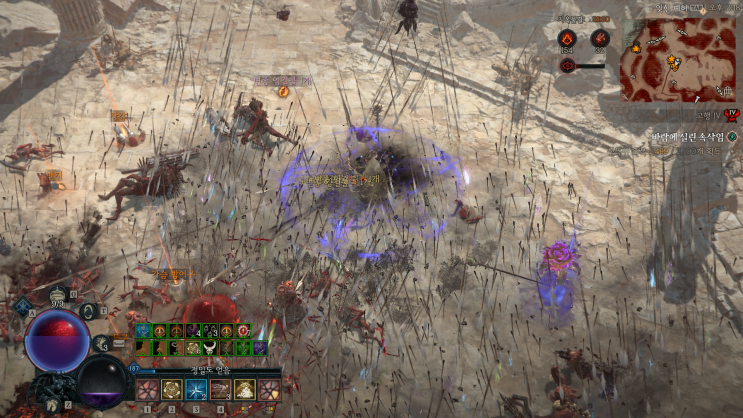Activate the golden swirl skill in slot 2
The width and height of the screenshot is (743, 418).
click(x=171, y=389)
